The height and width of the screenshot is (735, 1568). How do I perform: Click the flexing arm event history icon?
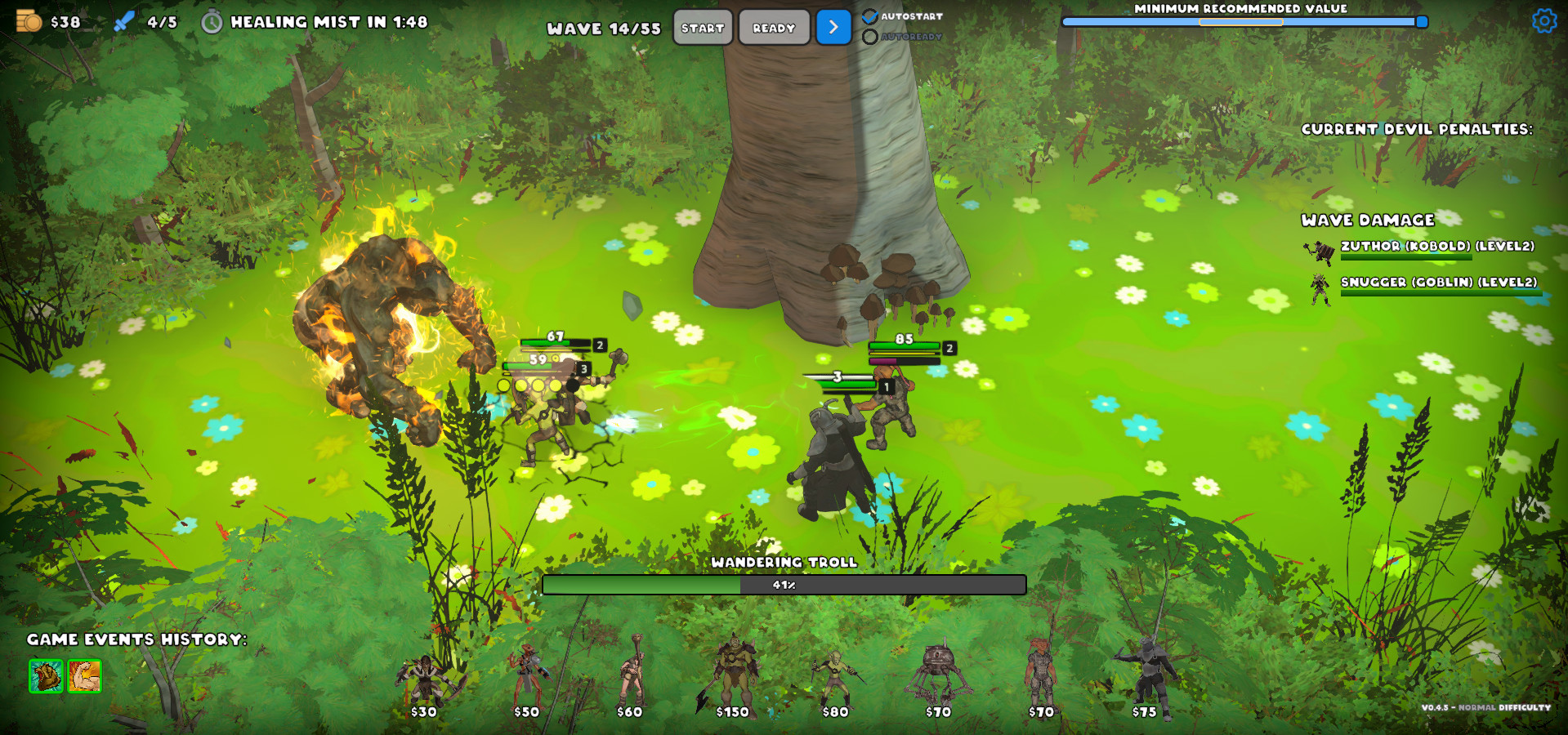coord(84,678)
